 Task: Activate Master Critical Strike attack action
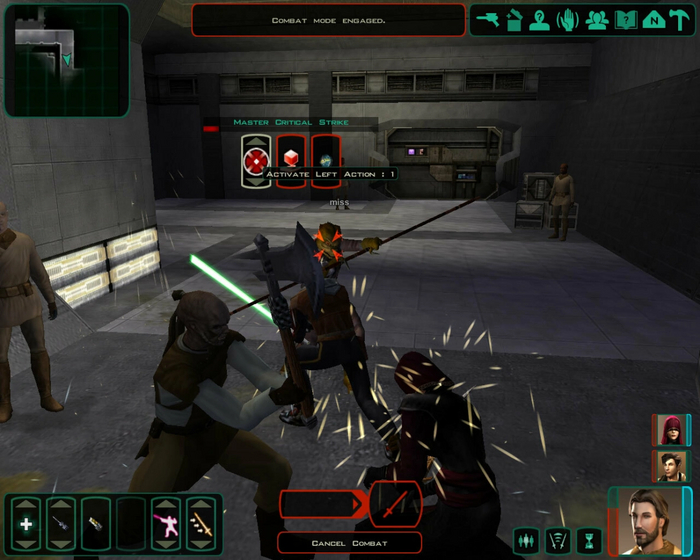(257, 160)
